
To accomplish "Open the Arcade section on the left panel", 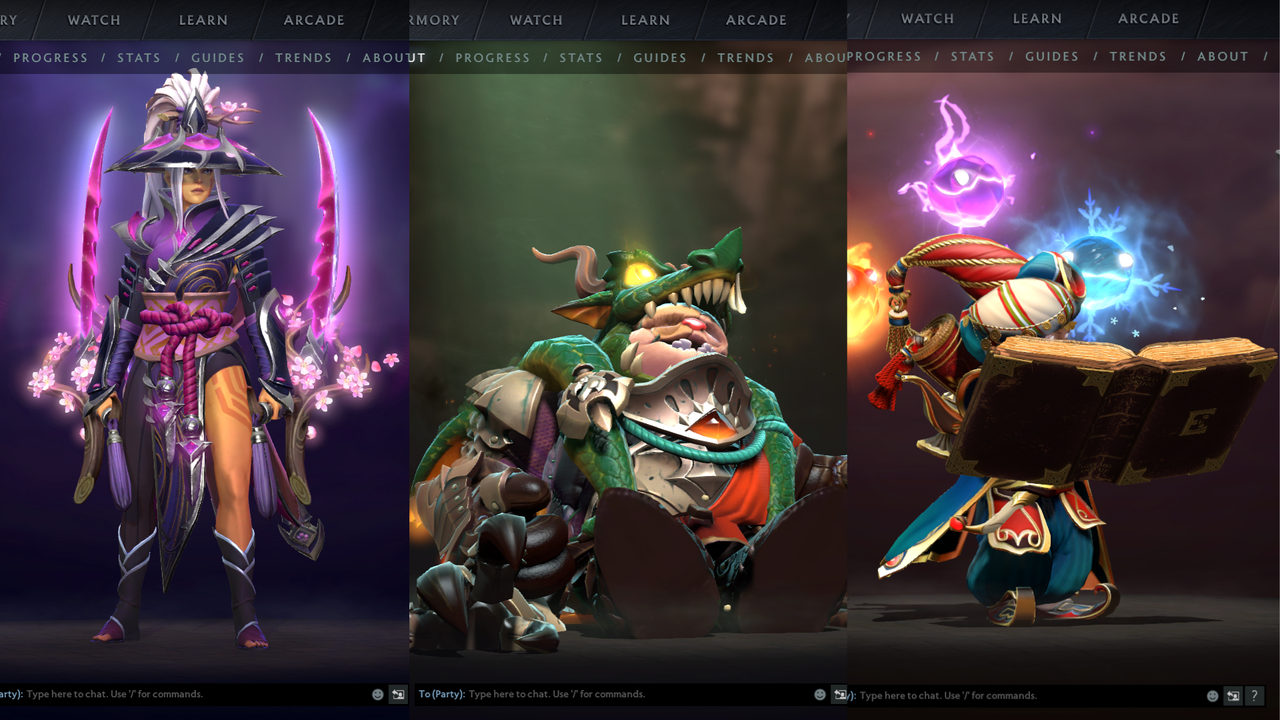I will point(313,20).
